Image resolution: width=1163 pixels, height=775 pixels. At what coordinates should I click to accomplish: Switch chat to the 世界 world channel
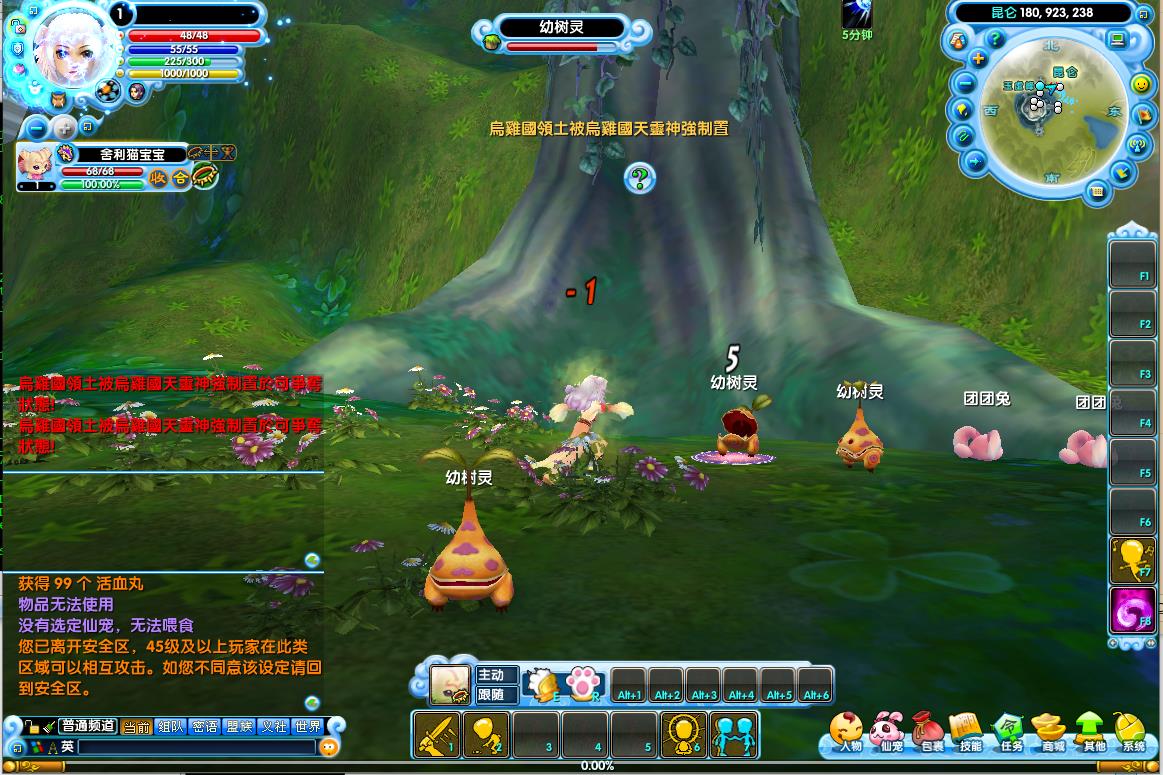(307, 727)
